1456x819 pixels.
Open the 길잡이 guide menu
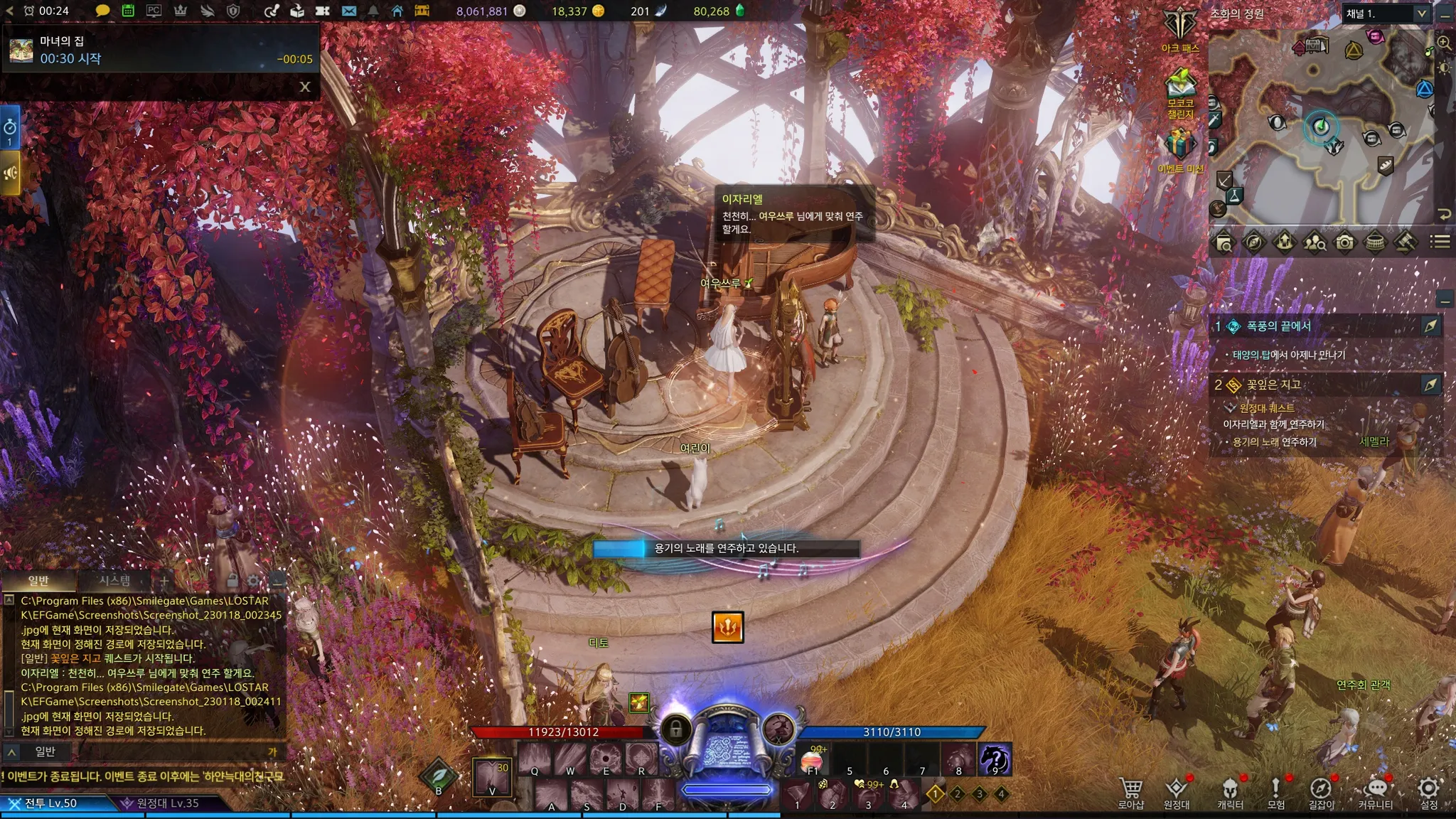pyautogui.click(x=1321, y=791)
